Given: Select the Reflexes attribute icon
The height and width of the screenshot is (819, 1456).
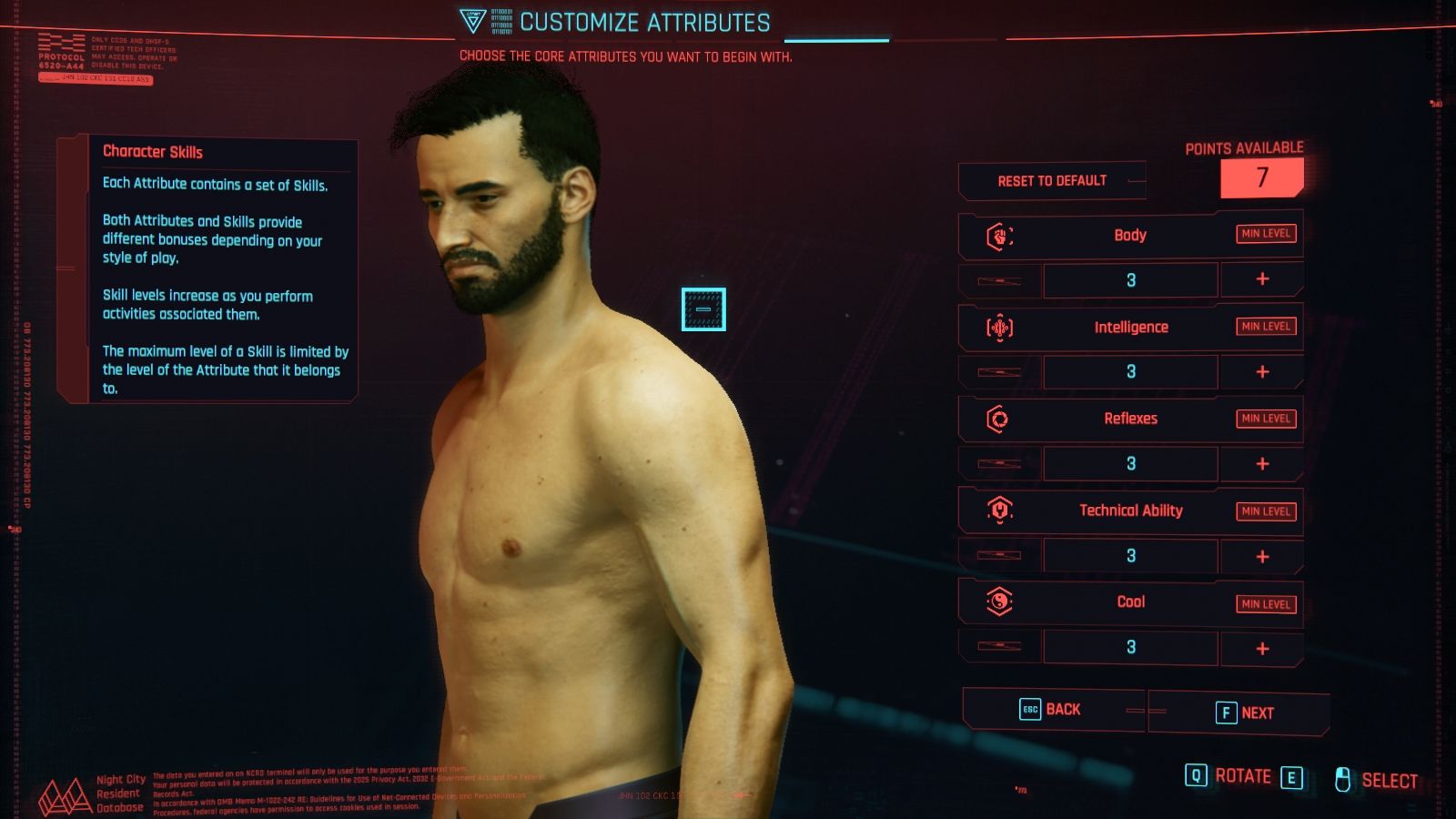Looking at the screenshot, I should [1000, 419].
